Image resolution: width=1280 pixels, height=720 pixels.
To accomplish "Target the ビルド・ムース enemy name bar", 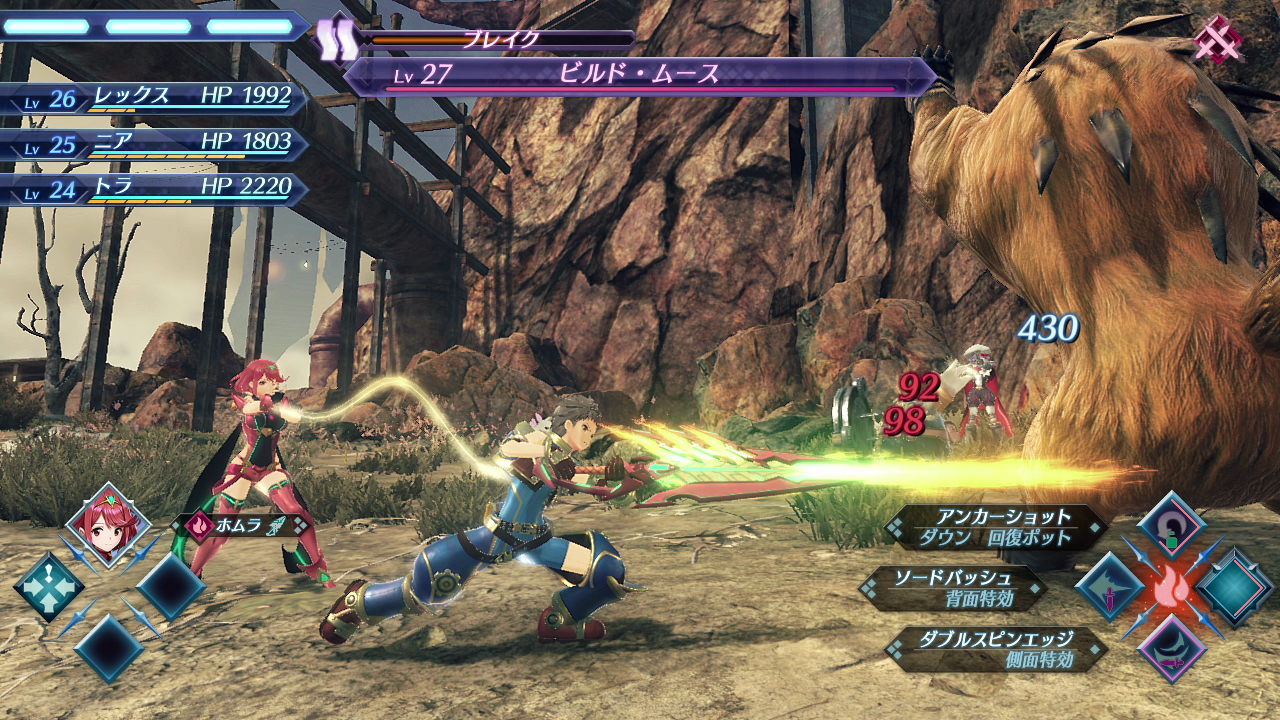I will [638, 76].
